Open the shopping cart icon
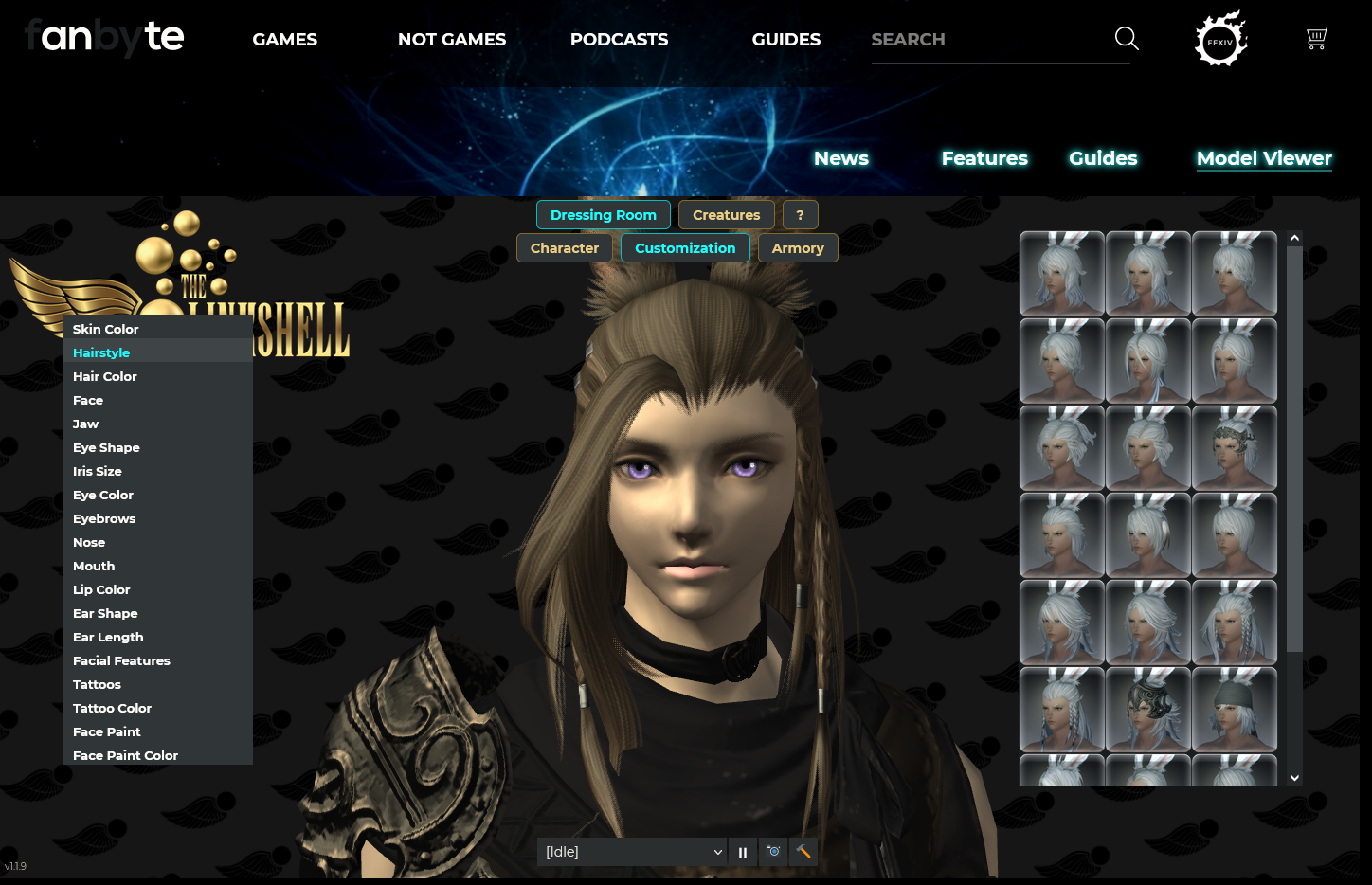The image size is (1372, 885). pos(1317,39)
